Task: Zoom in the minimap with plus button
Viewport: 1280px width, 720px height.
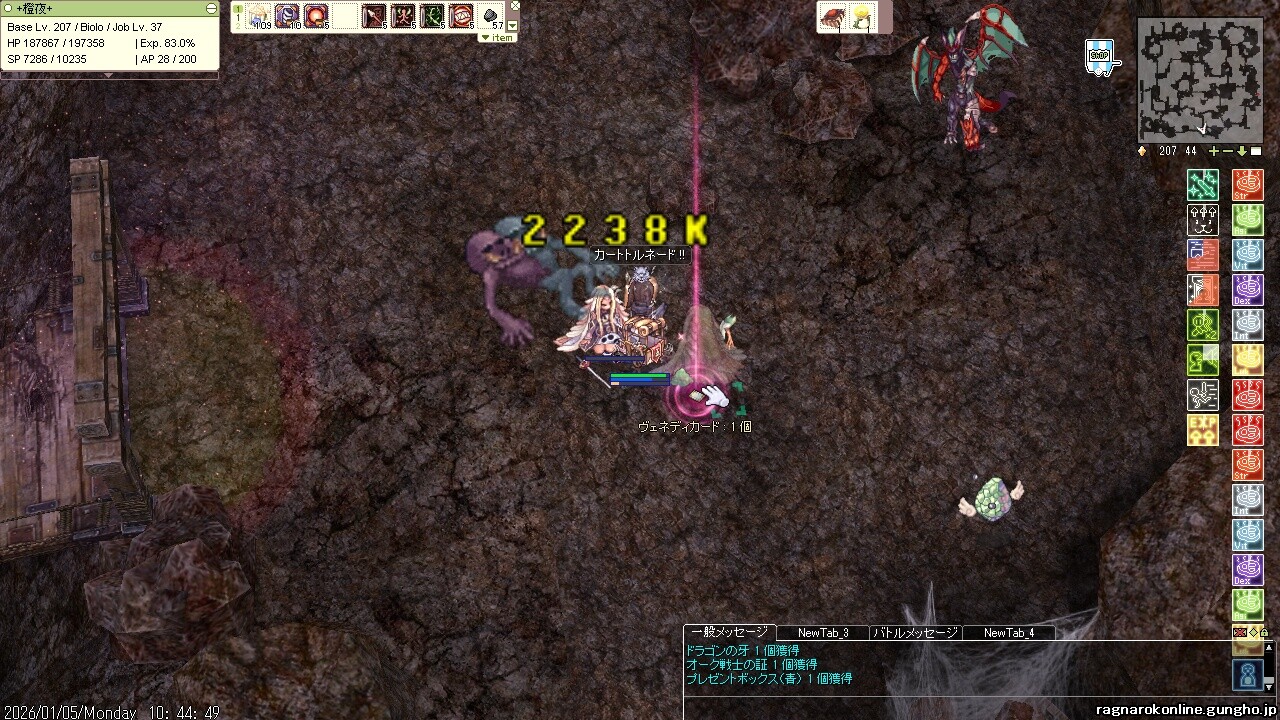Action: click(x=1214, y=151)
